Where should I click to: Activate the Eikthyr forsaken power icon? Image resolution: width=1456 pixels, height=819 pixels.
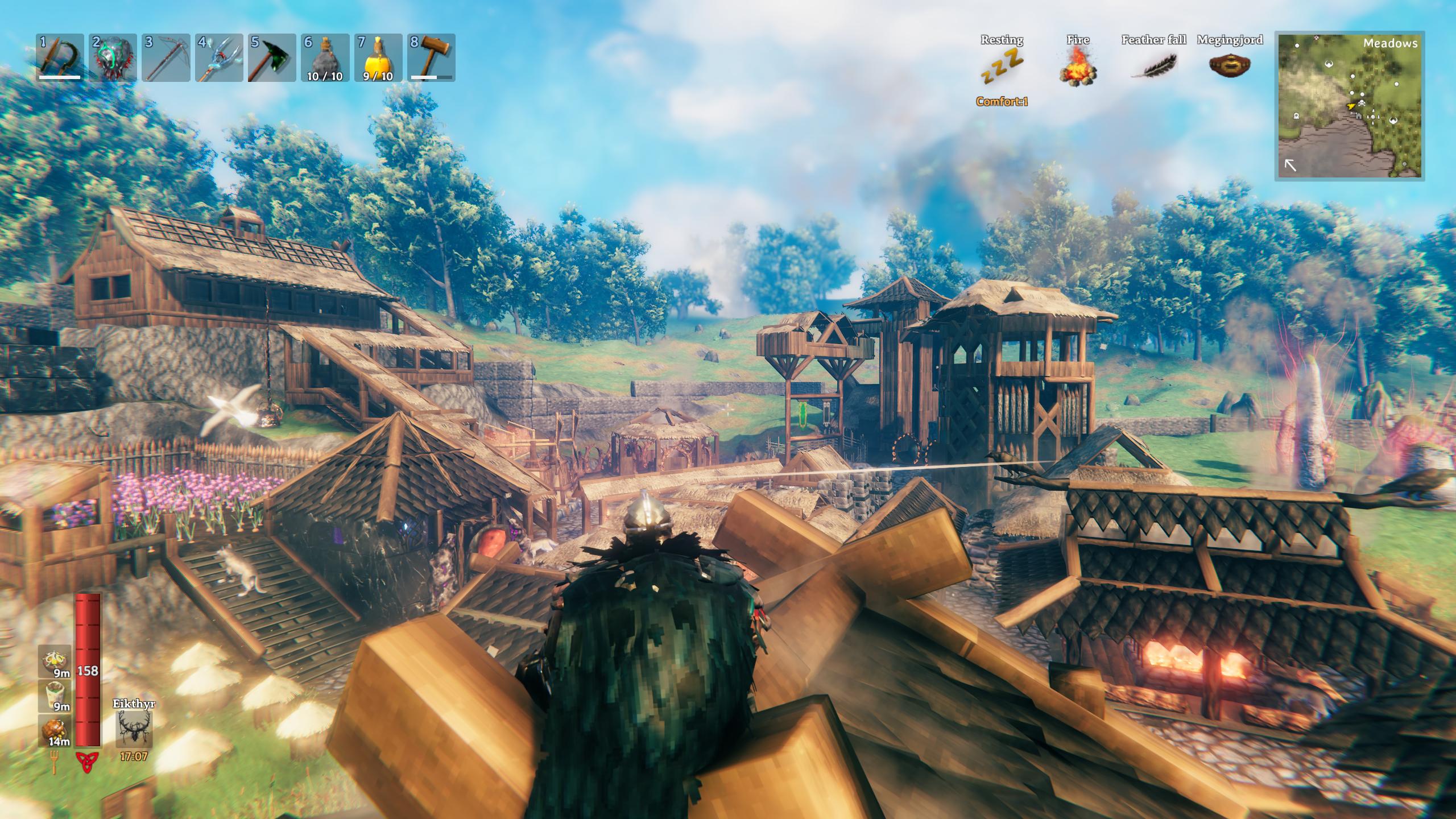(134, 729)
